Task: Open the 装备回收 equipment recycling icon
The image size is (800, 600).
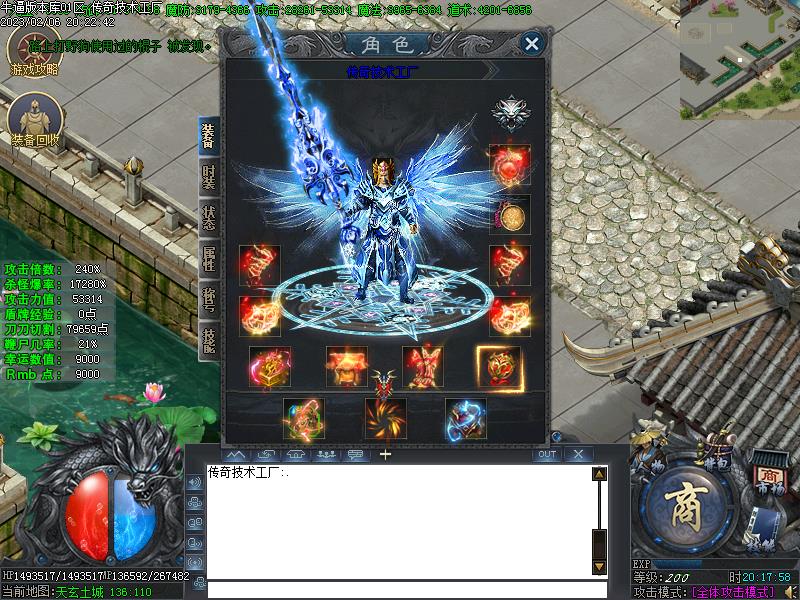Action: pyautogui.click(x=35, y=122)
